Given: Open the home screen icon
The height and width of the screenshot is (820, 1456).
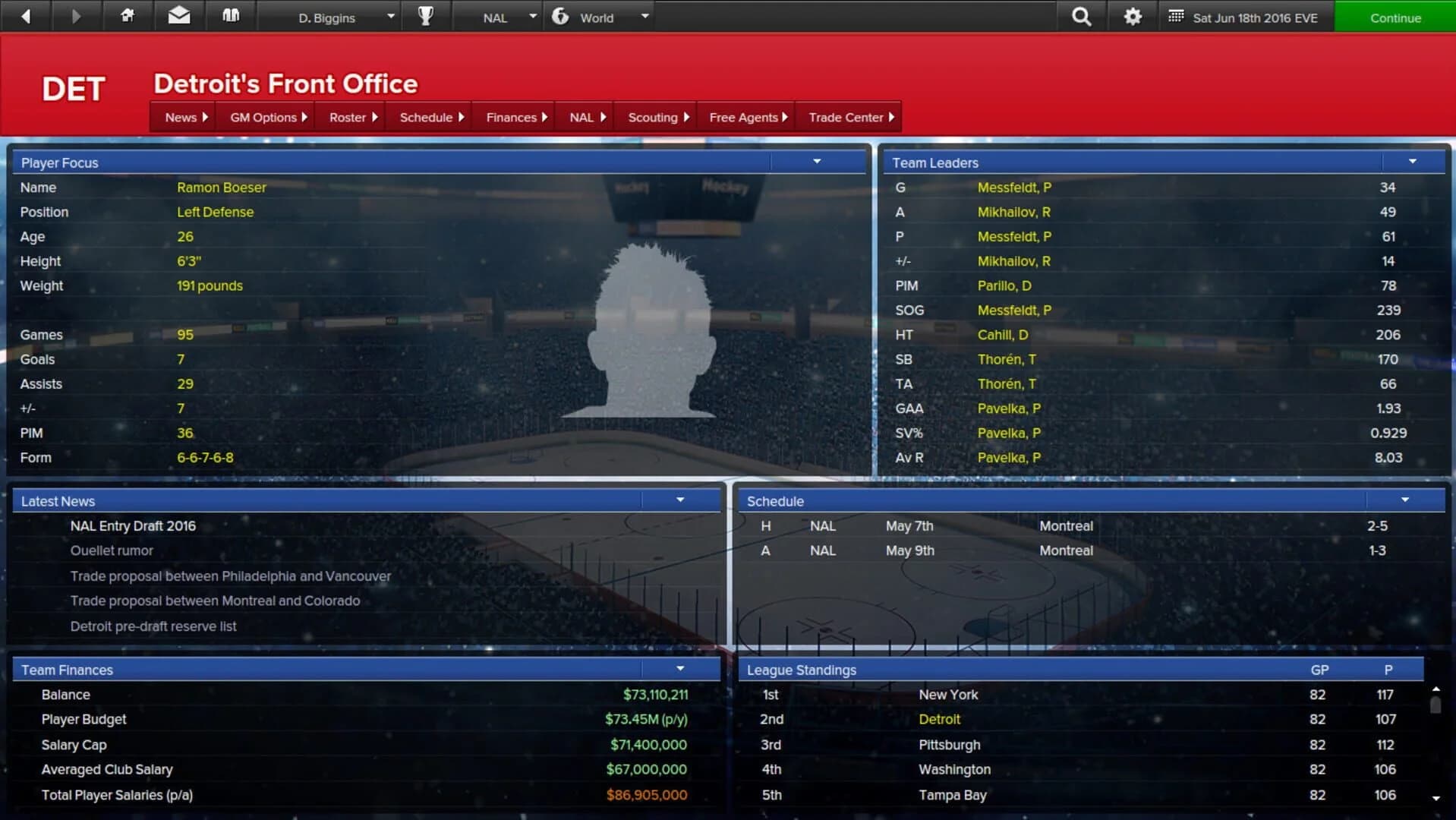Looking at the screenshot, I should [128, 16].
